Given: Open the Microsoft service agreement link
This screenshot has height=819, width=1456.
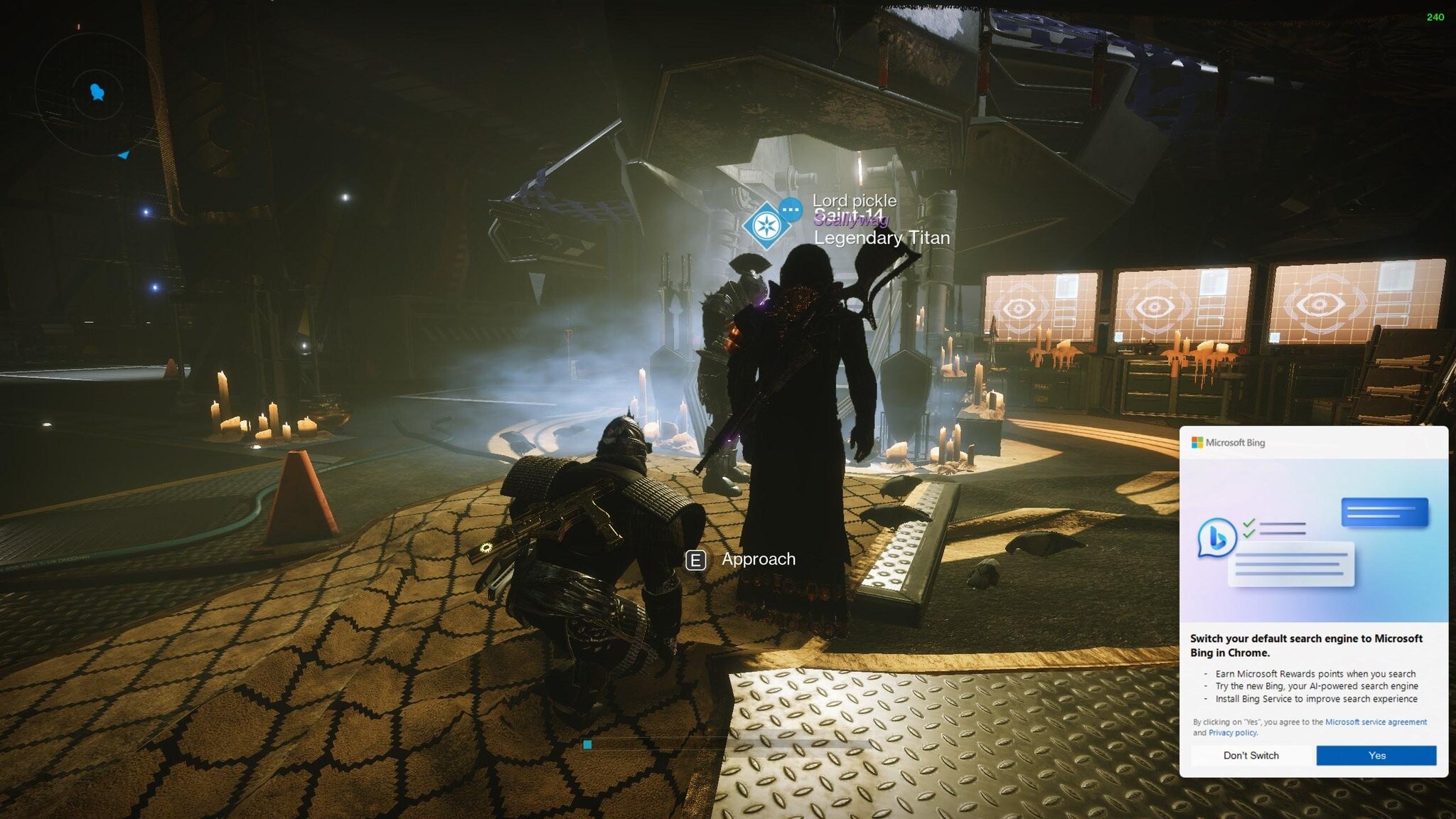Looking at the screenshot, I should pos(1376,722).
